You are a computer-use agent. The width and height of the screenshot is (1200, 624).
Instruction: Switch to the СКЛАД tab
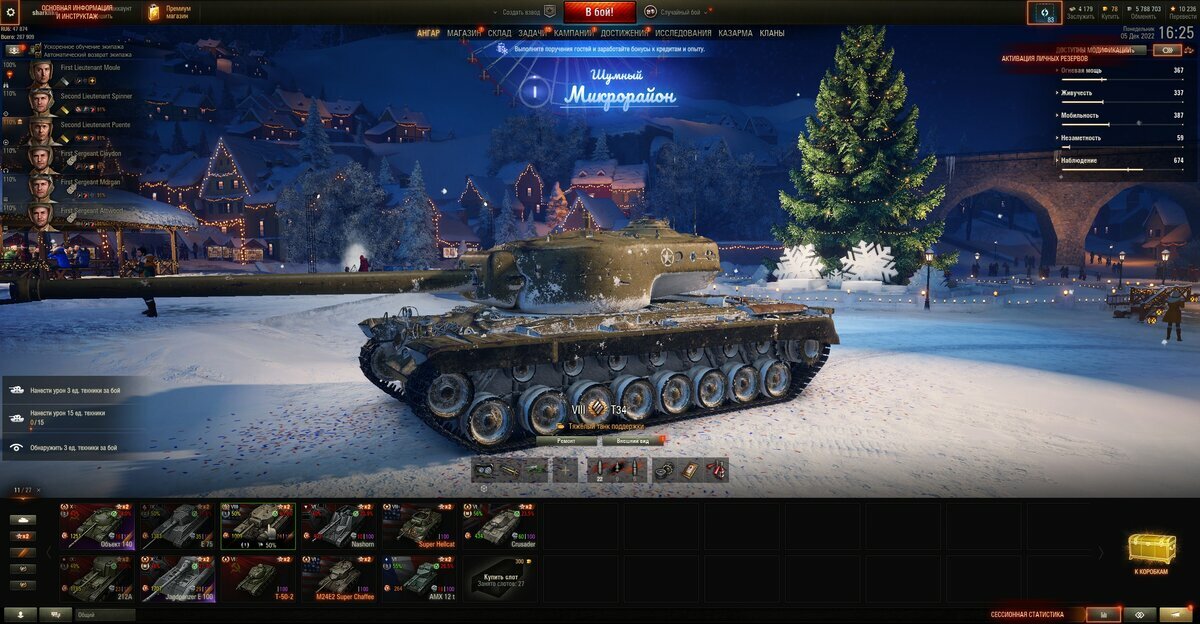(x=500, y=33)
